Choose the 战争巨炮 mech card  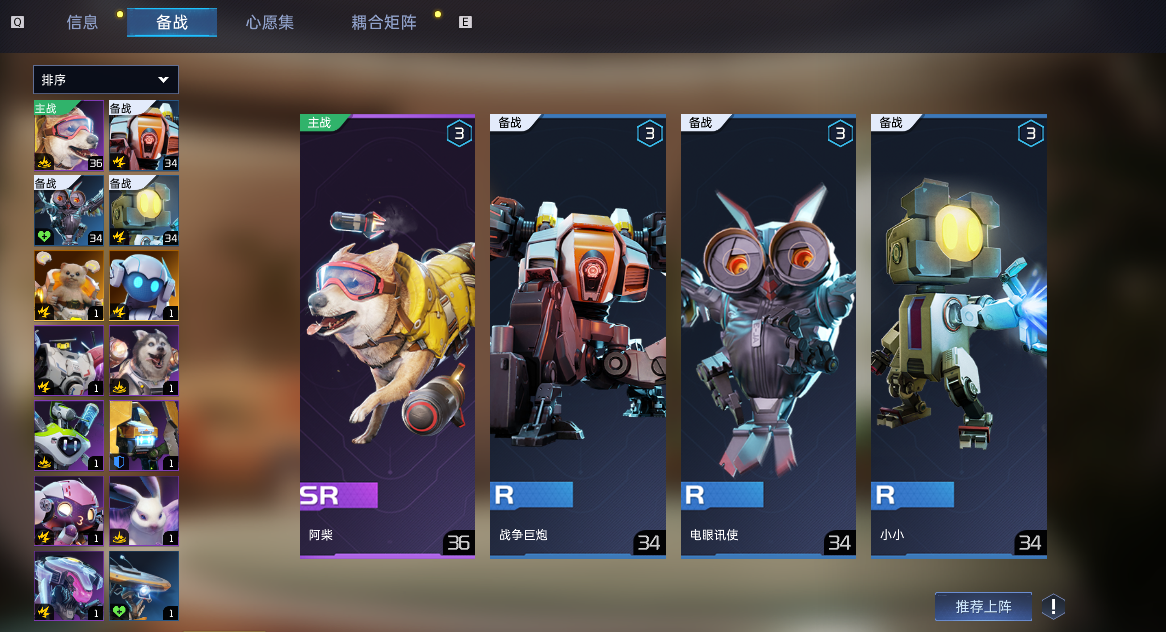click(x=577, y=337)
